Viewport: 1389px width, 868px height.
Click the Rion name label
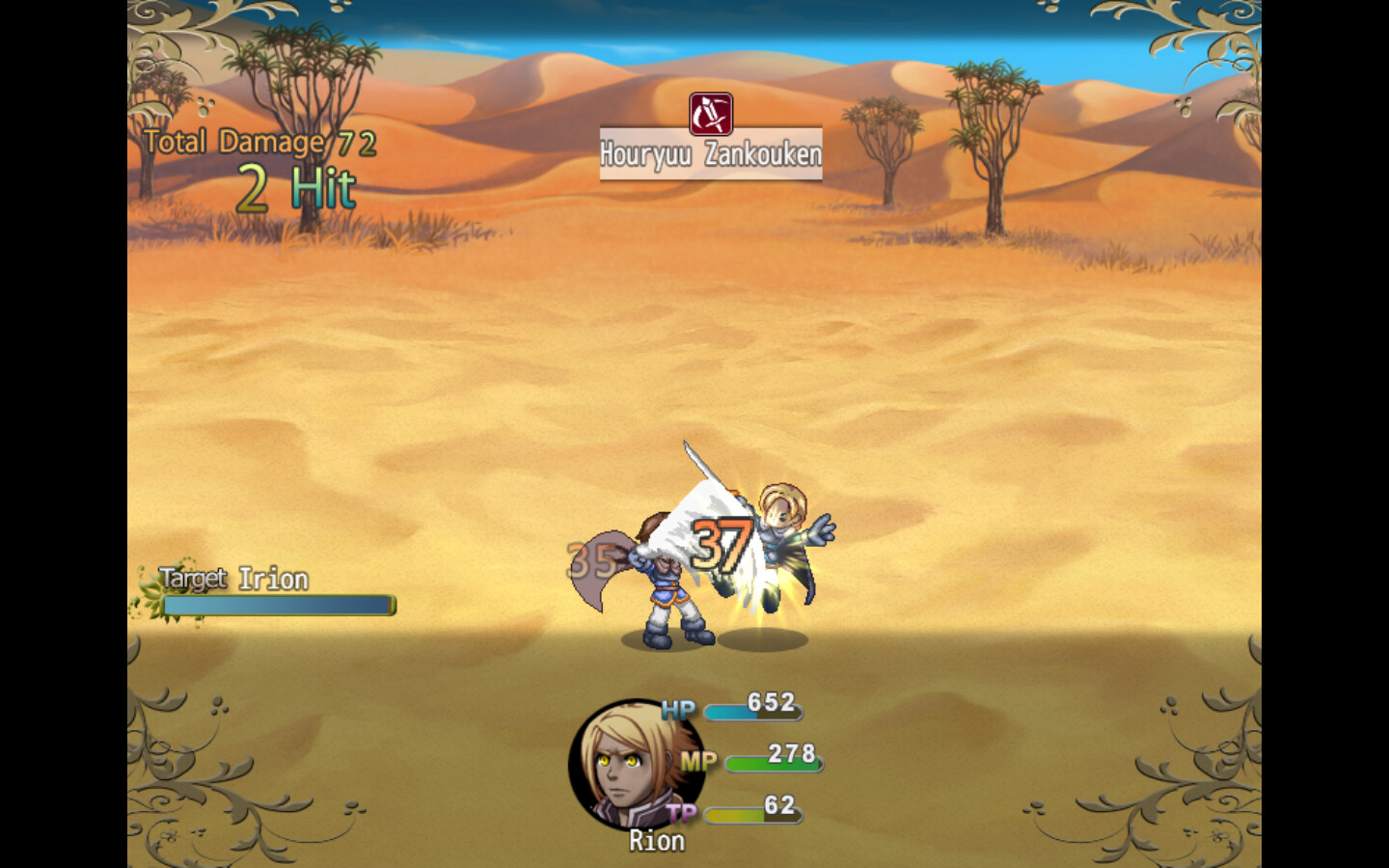(657, 840)
